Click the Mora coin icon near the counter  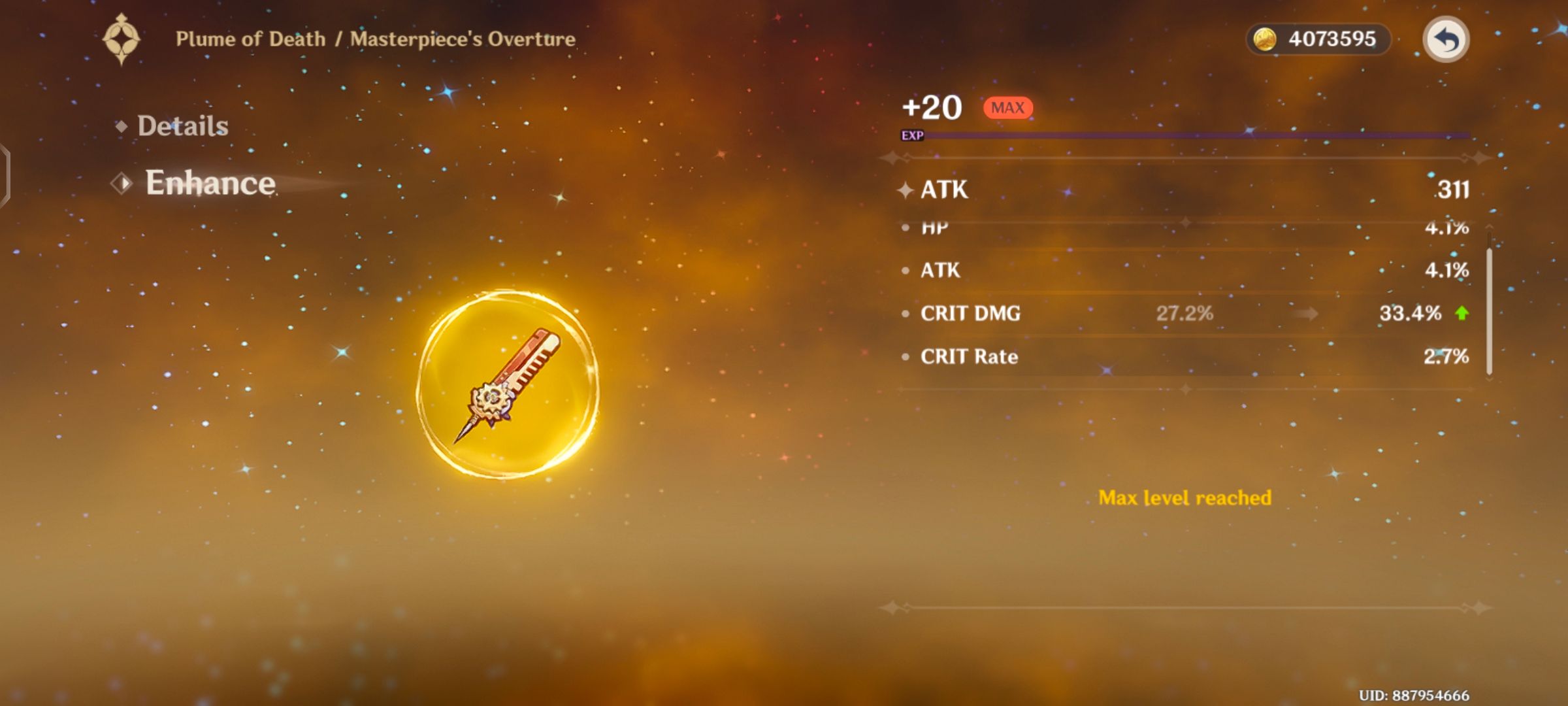tap(1266, 39)
